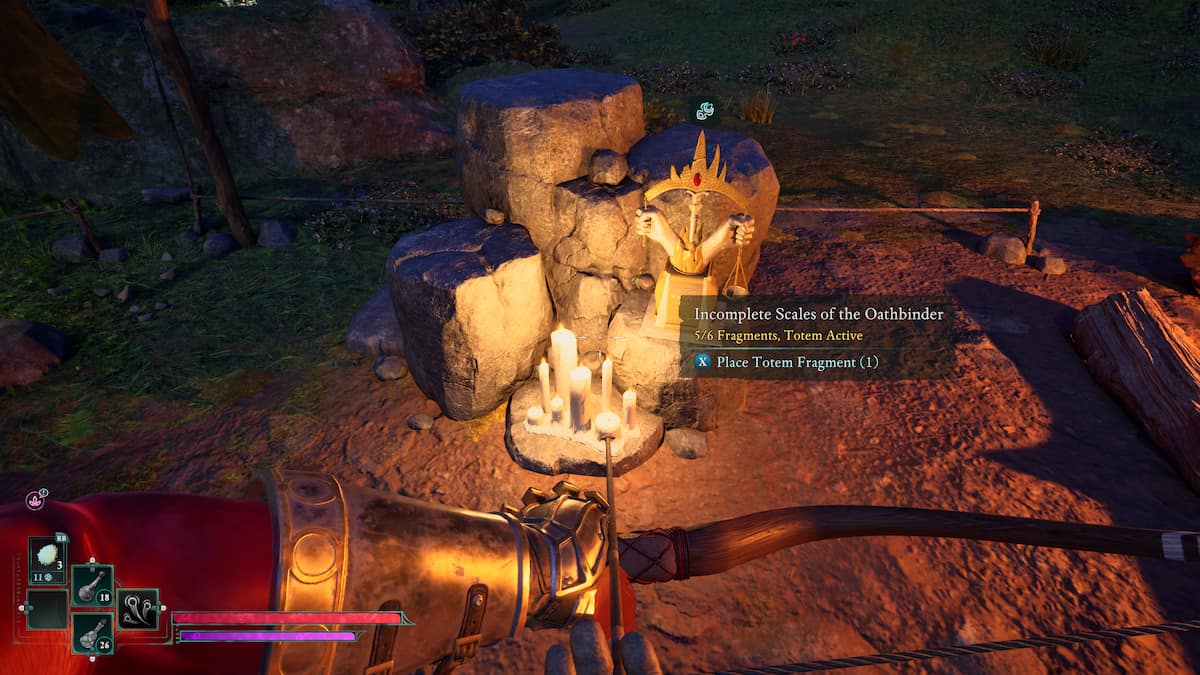Click the teal totem marker above the statue
1200x675 pixels.
[705, 110]
